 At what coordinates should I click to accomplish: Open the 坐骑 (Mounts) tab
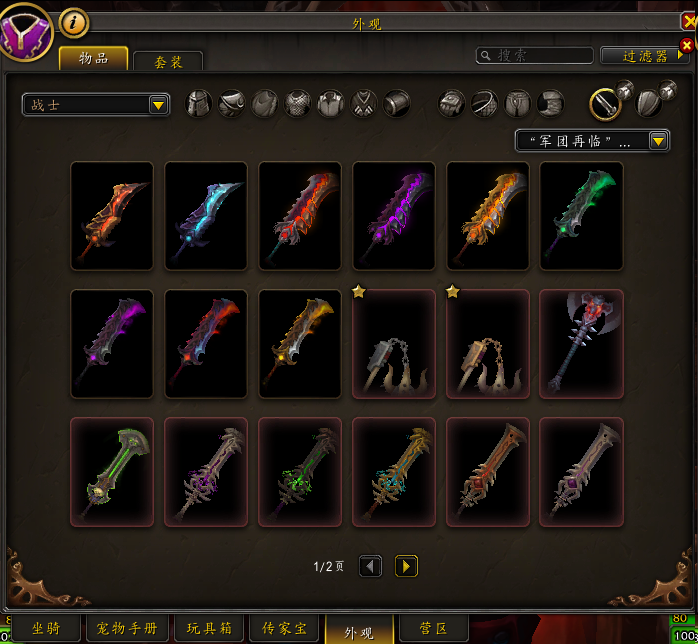click(x=45, y=629)
